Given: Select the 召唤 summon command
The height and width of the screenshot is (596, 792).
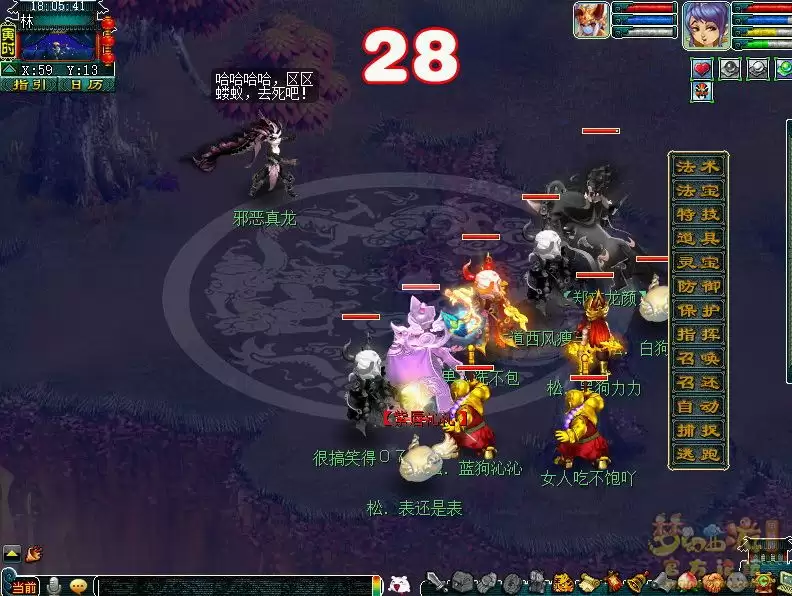Looking at the screenshot, I should pos(698,358).
